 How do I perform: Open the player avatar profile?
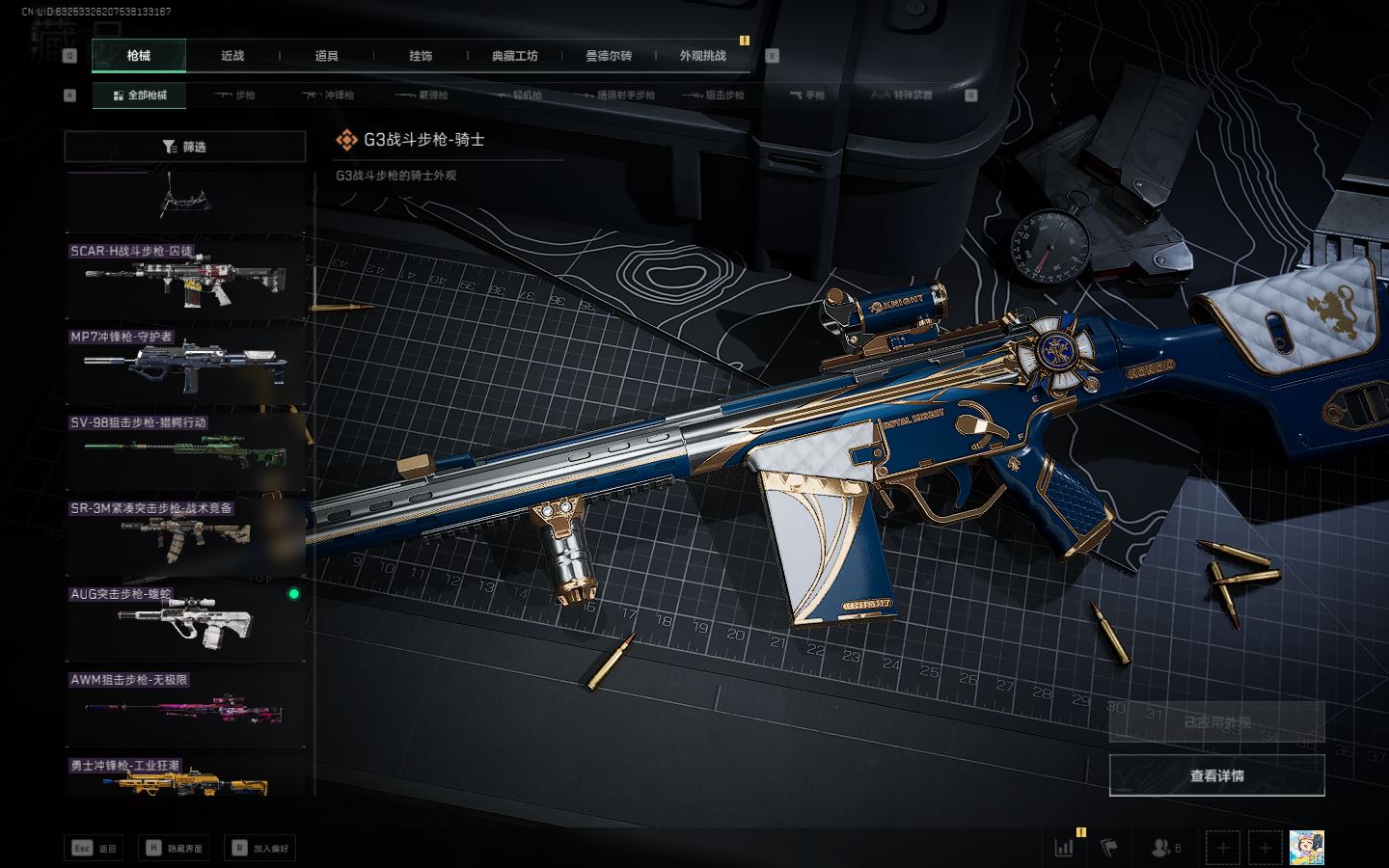pos(1306,848)
